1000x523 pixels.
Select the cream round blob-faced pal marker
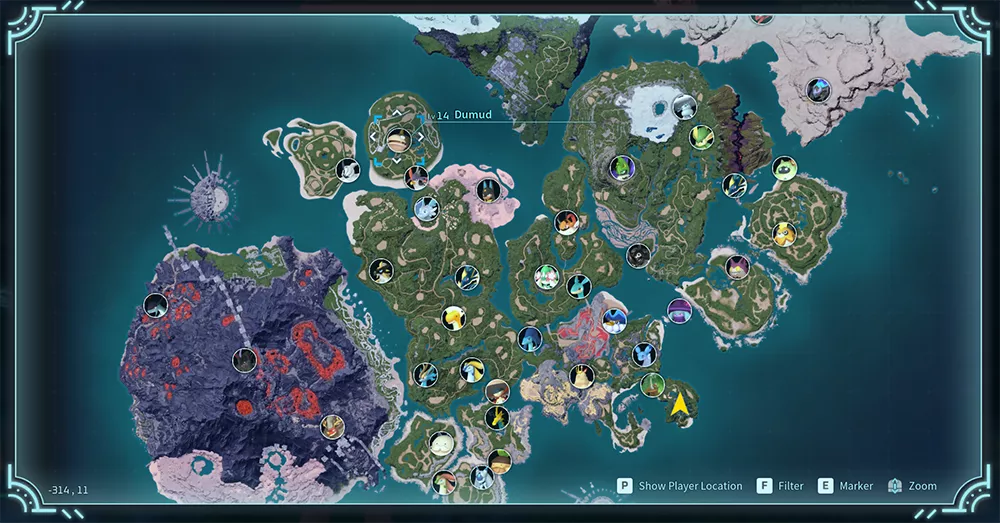[x=441, y=443]
